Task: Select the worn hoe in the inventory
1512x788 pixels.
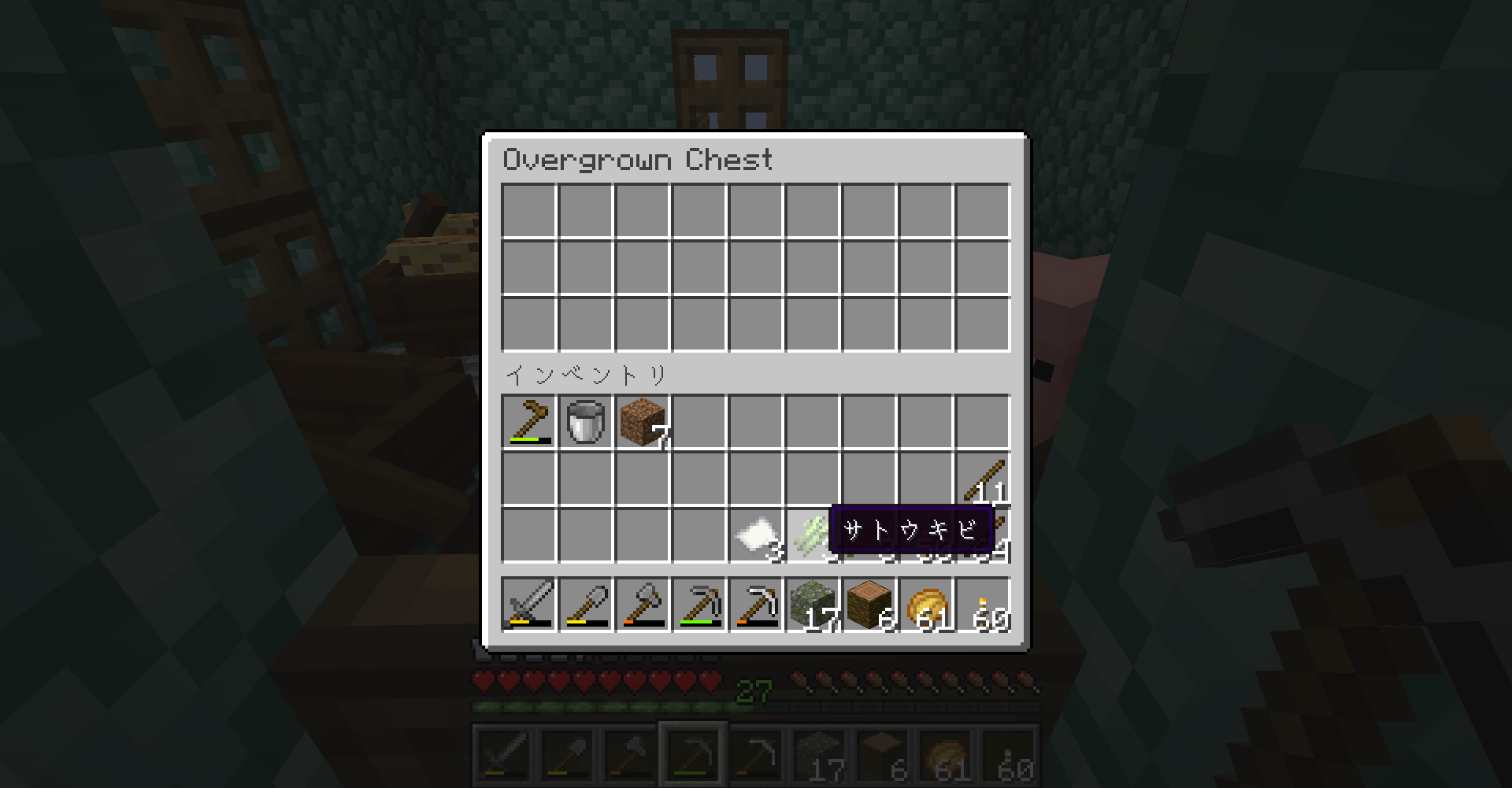Action: click(x=530, y=422)
